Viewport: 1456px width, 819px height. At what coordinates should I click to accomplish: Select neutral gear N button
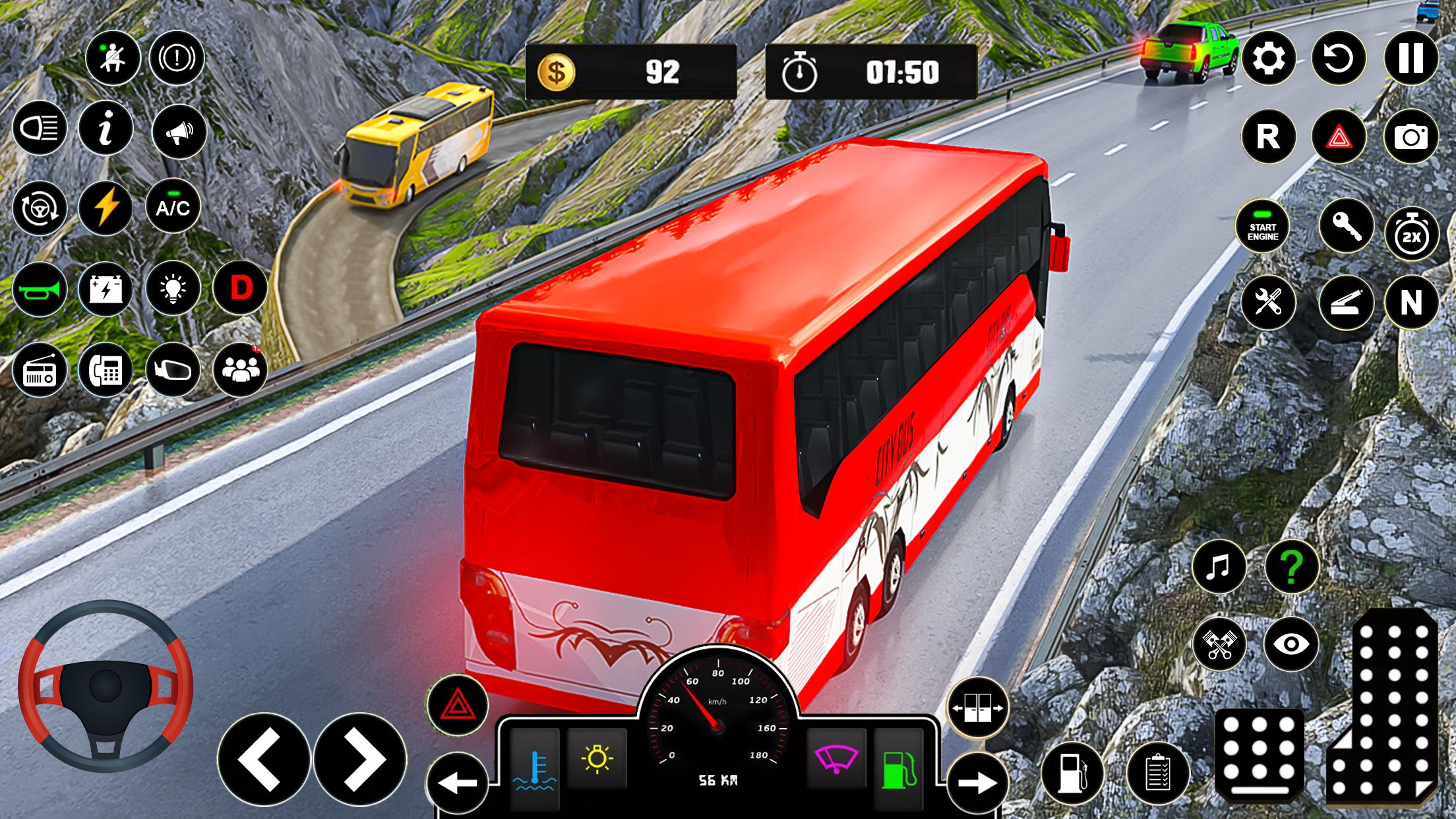(1410, 303)
